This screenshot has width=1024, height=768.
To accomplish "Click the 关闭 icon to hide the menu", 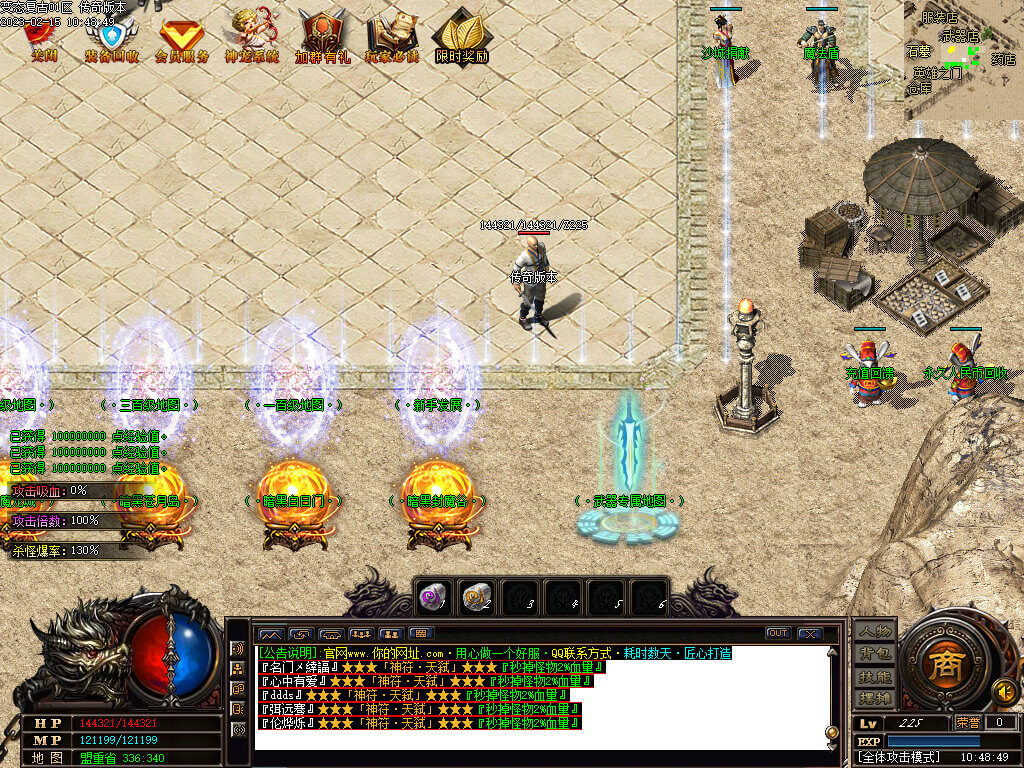I will [x=45, y=40].
